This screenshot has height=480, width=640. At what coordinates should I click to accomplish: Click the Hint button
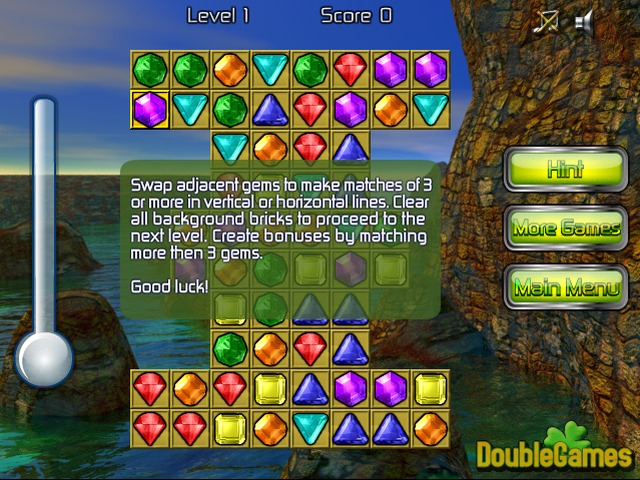[x=565, y=170]
